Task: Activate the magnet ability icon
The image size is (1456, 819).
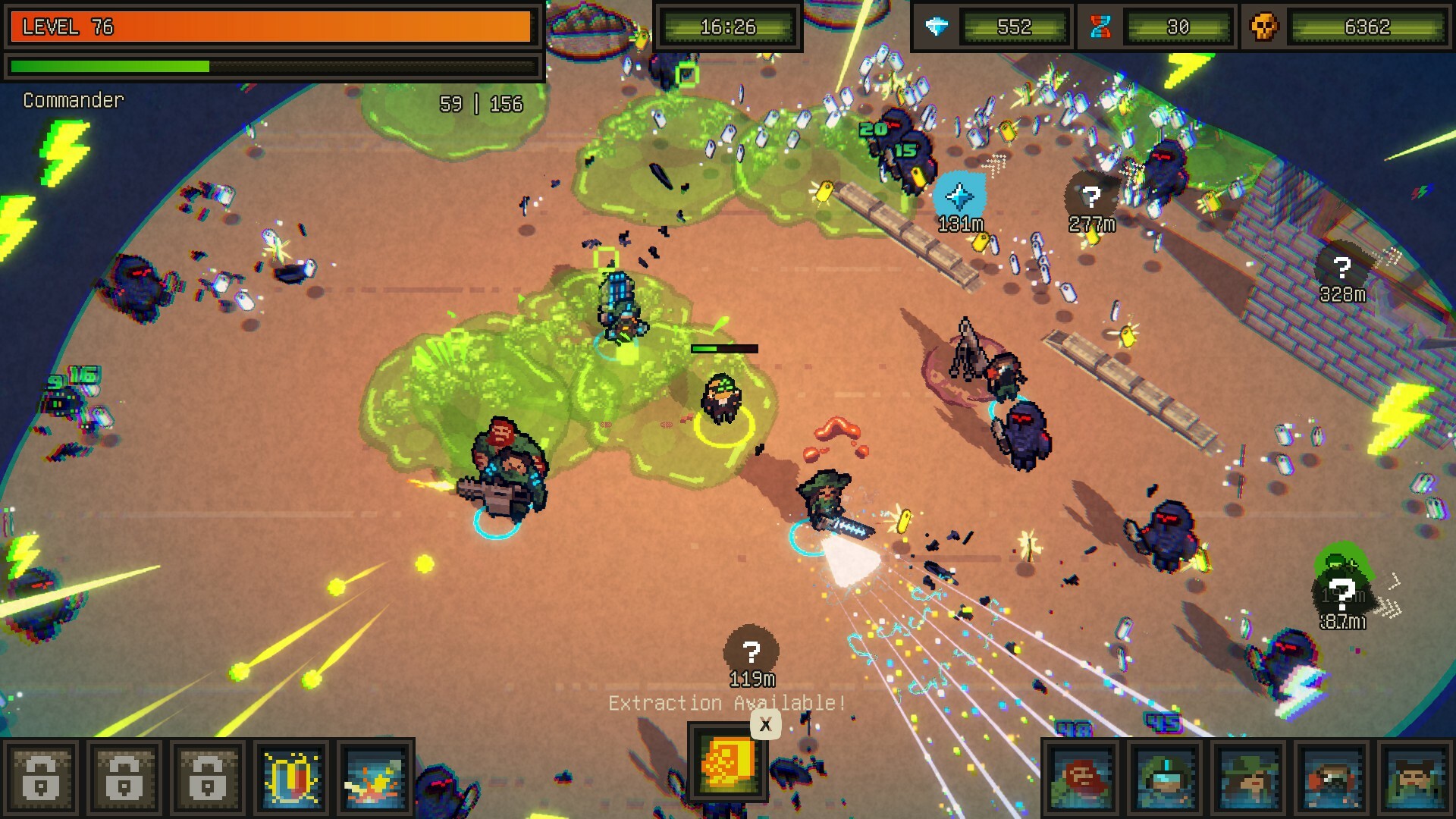Action: (x=291, y=778)
